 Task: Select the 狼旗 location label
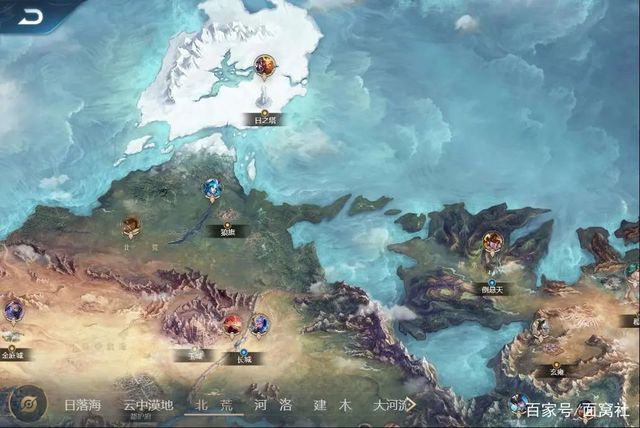[227, 231]
